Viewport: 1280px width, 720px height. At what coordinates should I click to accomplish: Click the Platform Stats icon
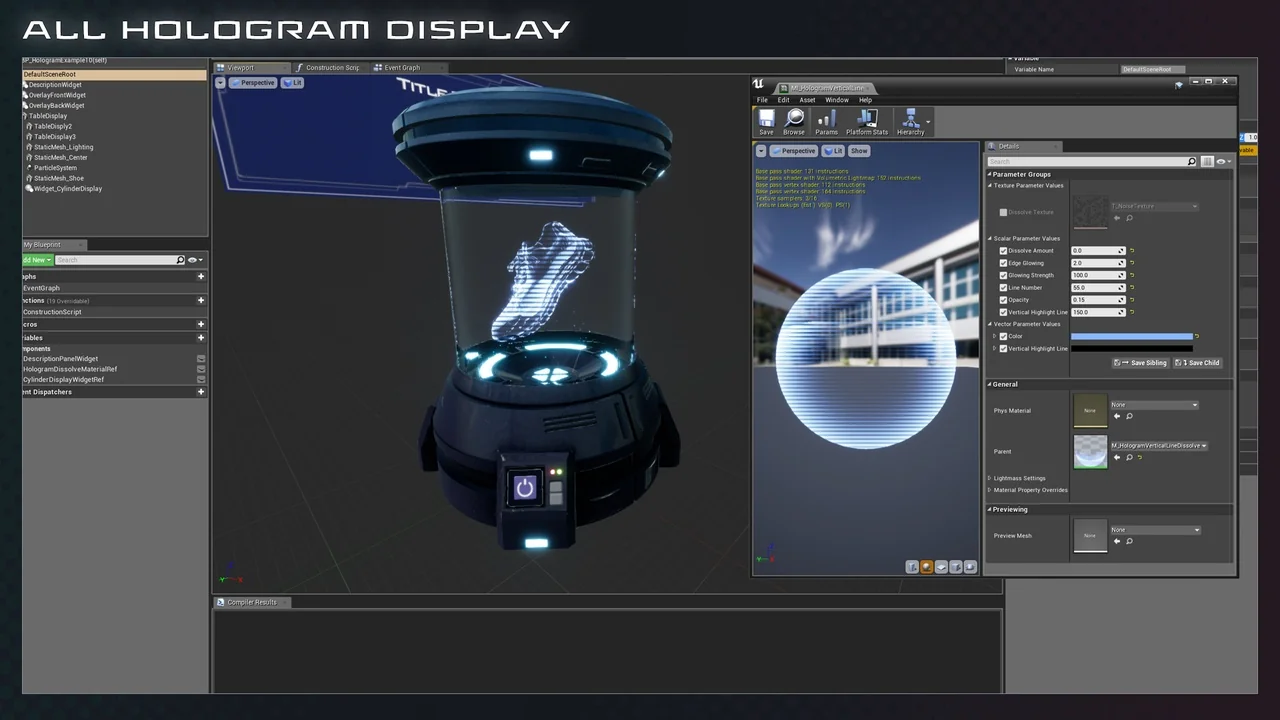point(866,119)
